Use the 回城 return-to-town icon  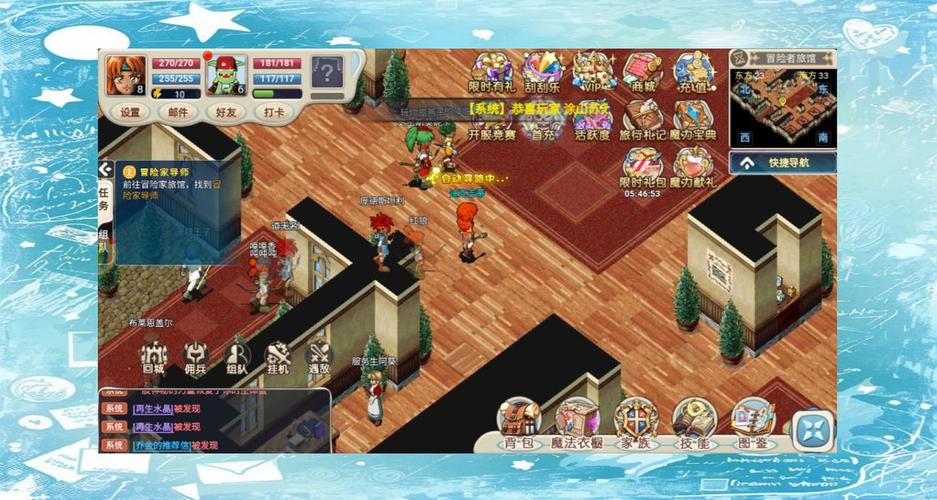click(153, 358)
